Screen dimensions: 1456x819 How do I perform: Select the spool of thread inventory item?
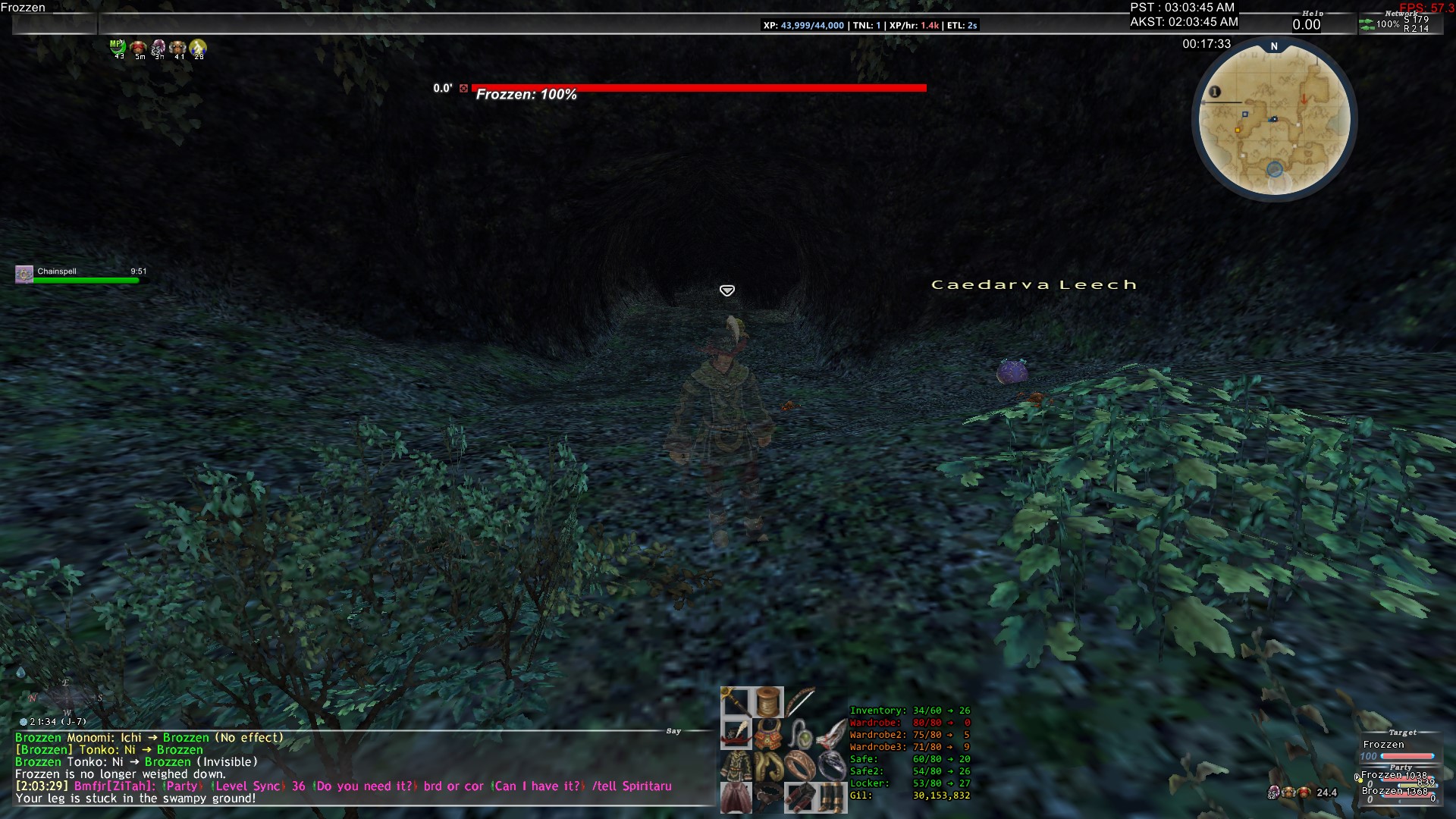point(768,703)
